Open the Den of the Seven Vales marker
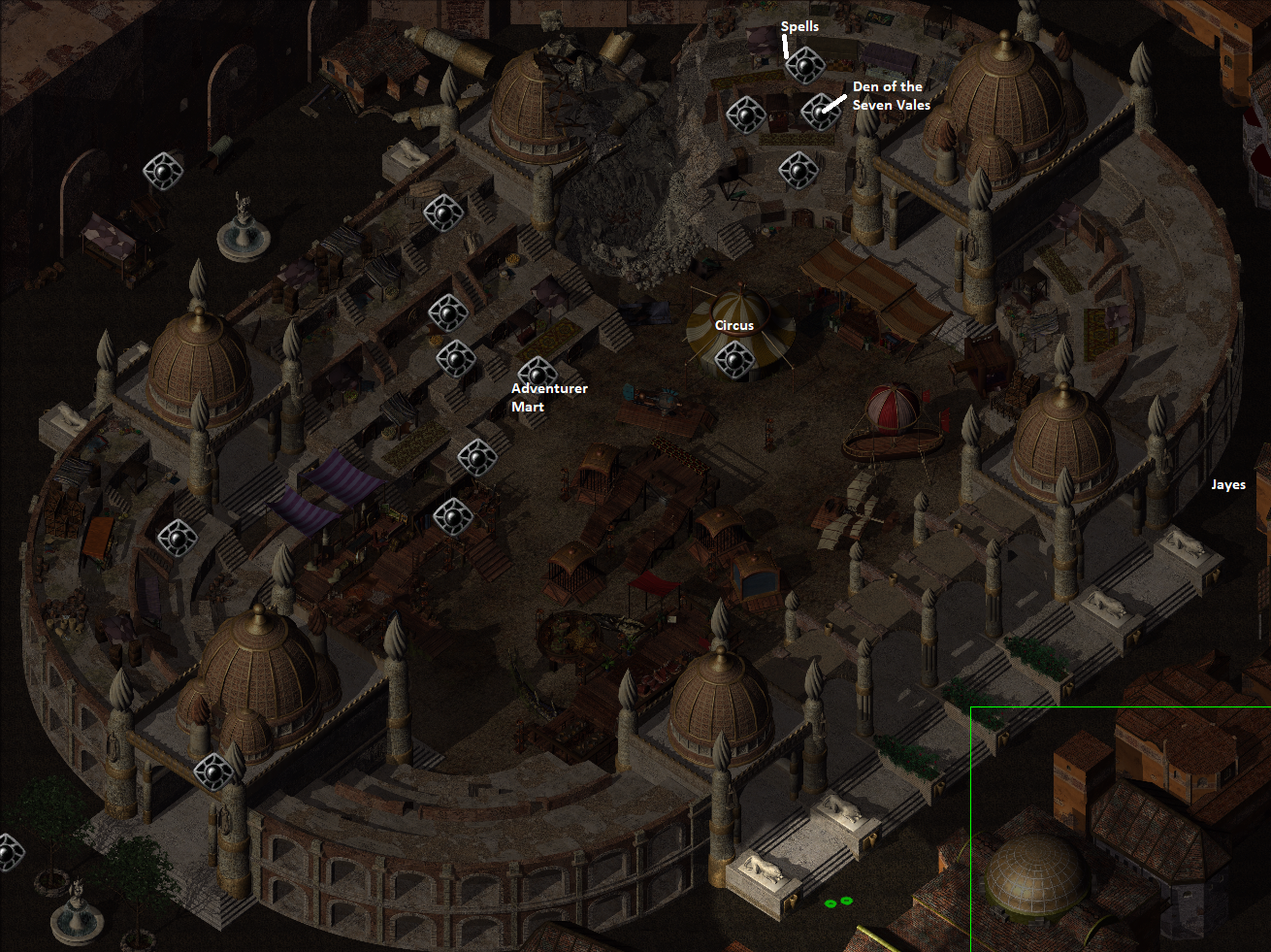The height and width of the screenshot is (952, 1271). (821, 112)
